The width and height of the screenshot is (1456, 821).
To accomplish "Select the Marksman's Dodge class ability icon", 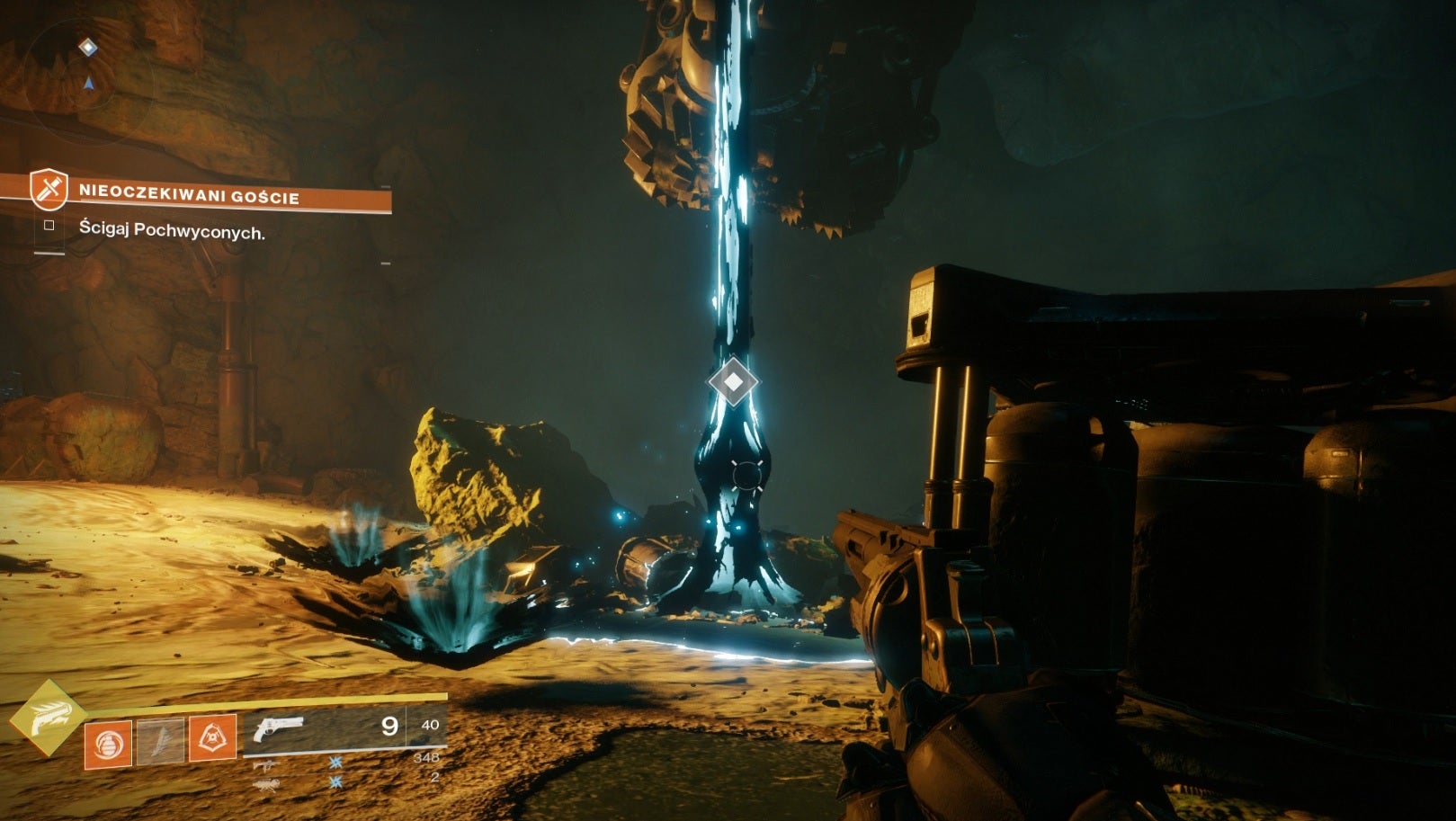I will (x=214, y=739).
